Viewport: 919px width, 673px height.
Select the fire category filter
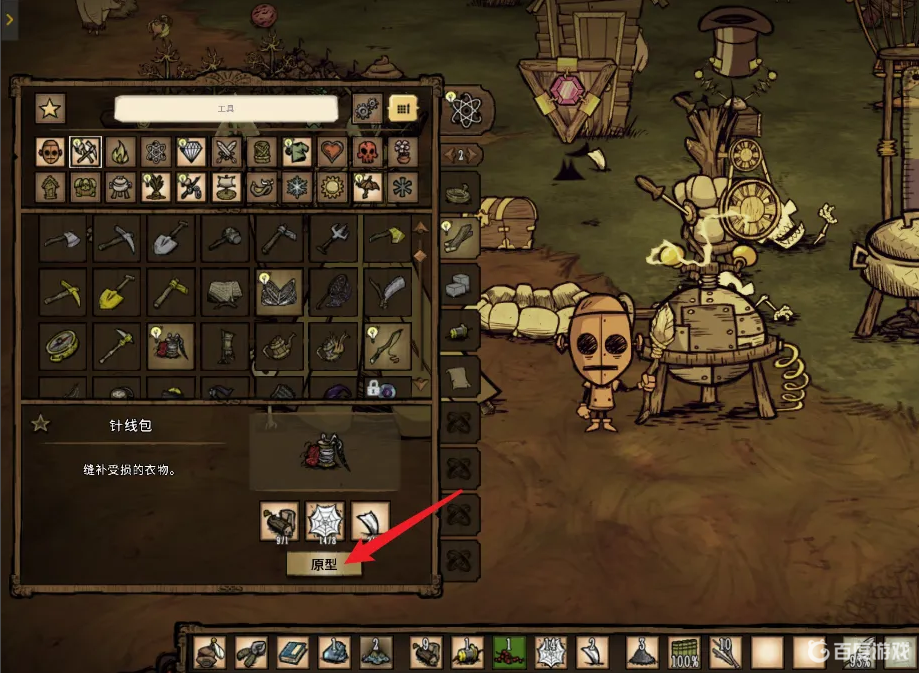(x=120, y=152)
